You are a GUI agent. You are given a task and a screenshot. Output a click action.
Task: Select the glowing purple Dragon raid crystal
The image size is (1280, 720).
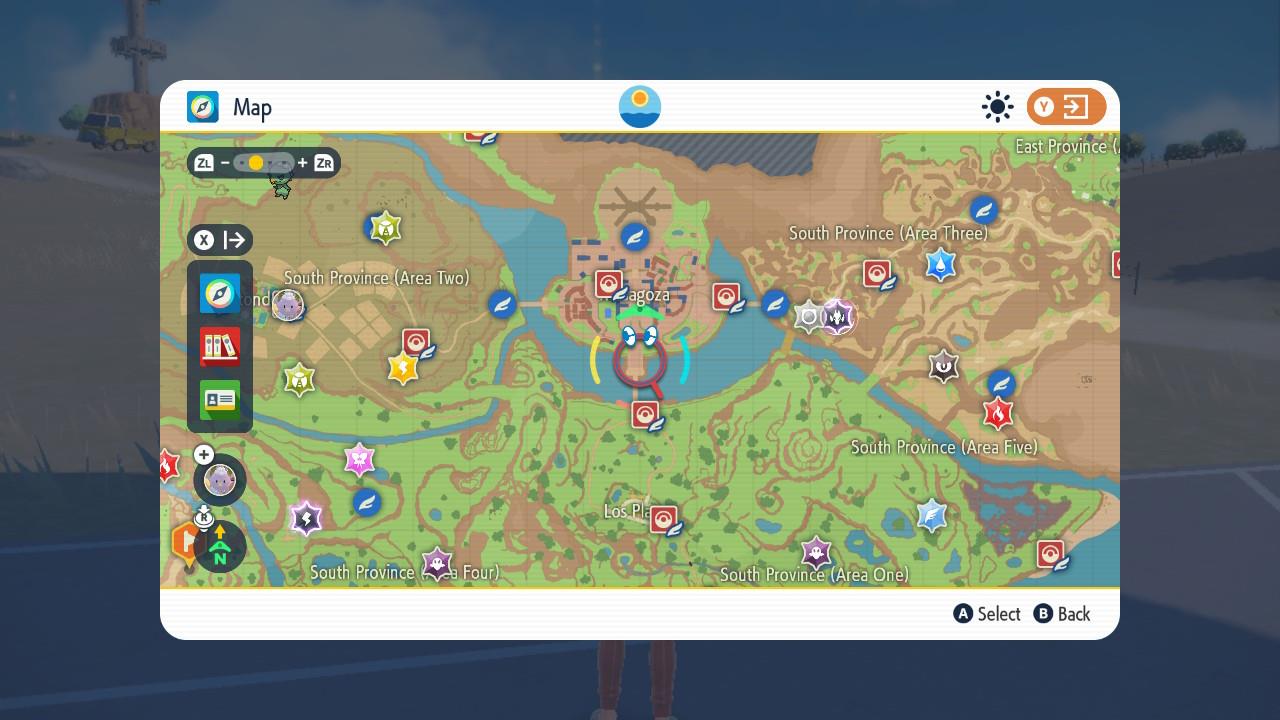pos(837,317)
